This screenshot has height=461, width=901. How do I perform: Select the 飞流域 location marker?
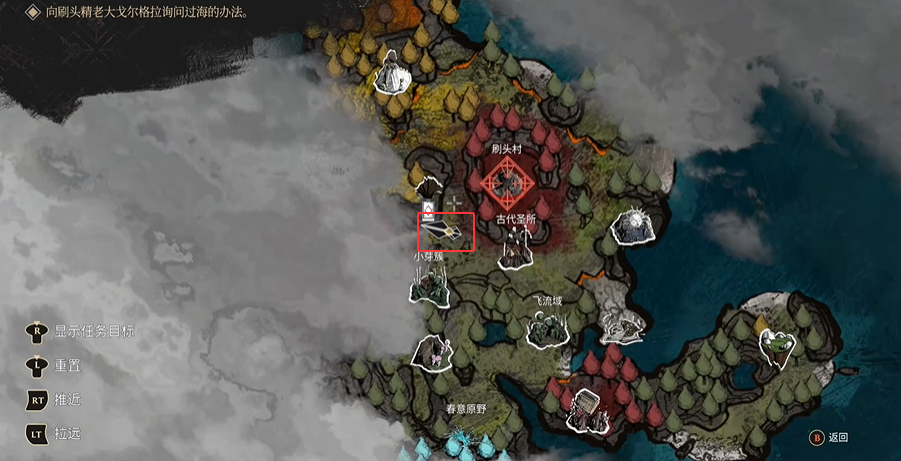[548, 329]
